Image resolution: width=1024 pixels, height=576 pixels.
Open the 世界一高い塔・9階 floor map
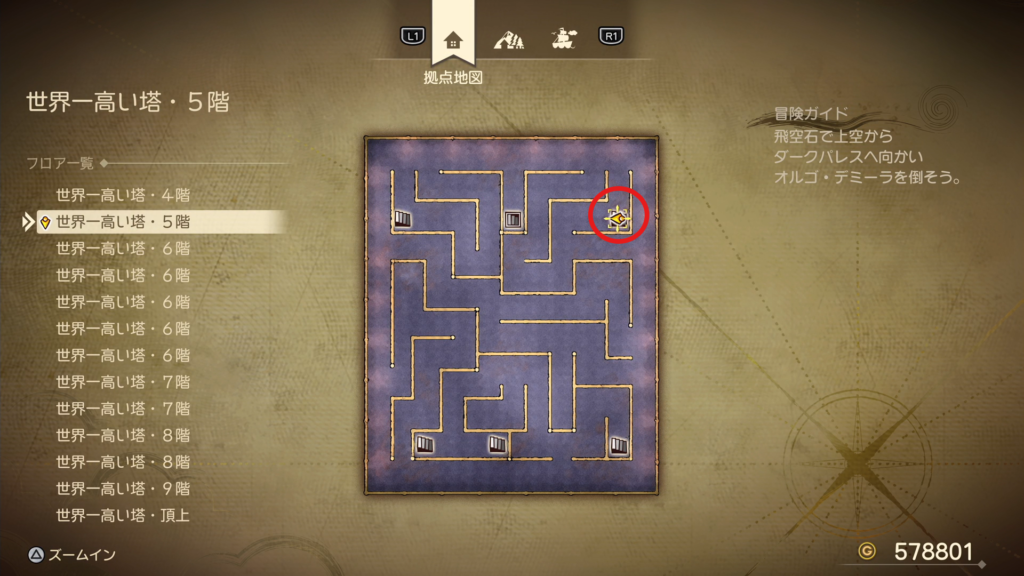point(123,489)
